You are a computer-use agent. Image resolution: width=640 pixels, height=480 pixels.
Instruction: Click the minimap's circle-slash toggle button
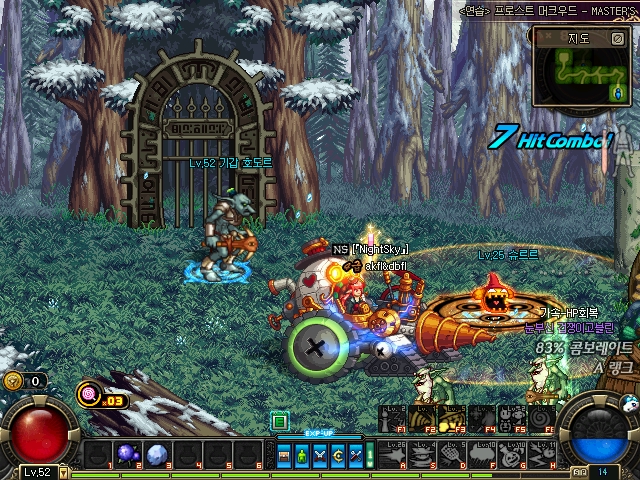pos(617,39)
